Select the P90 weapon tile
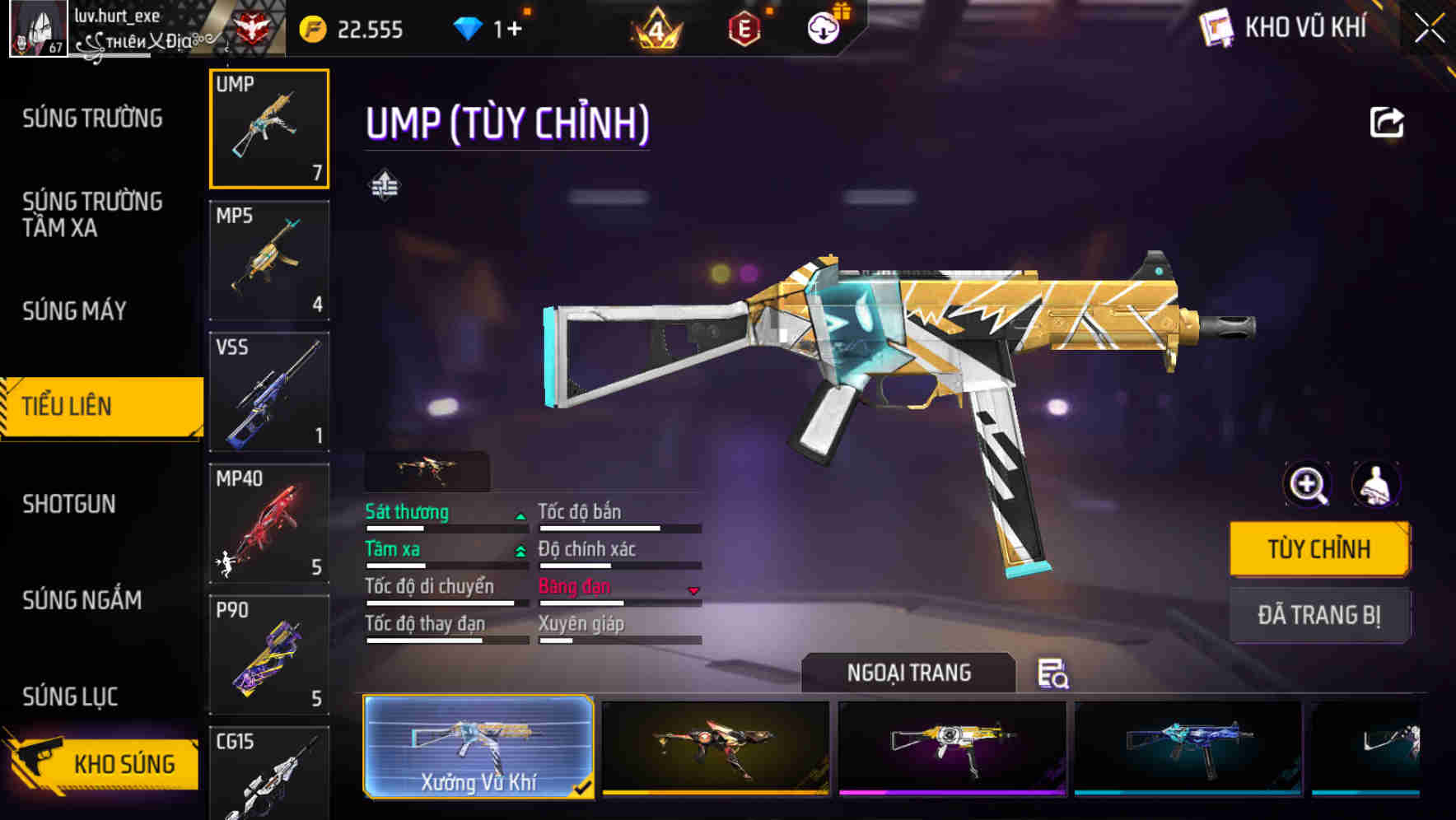The height and width of the screenshot is (820, 1456). click(x=269, y=655)
